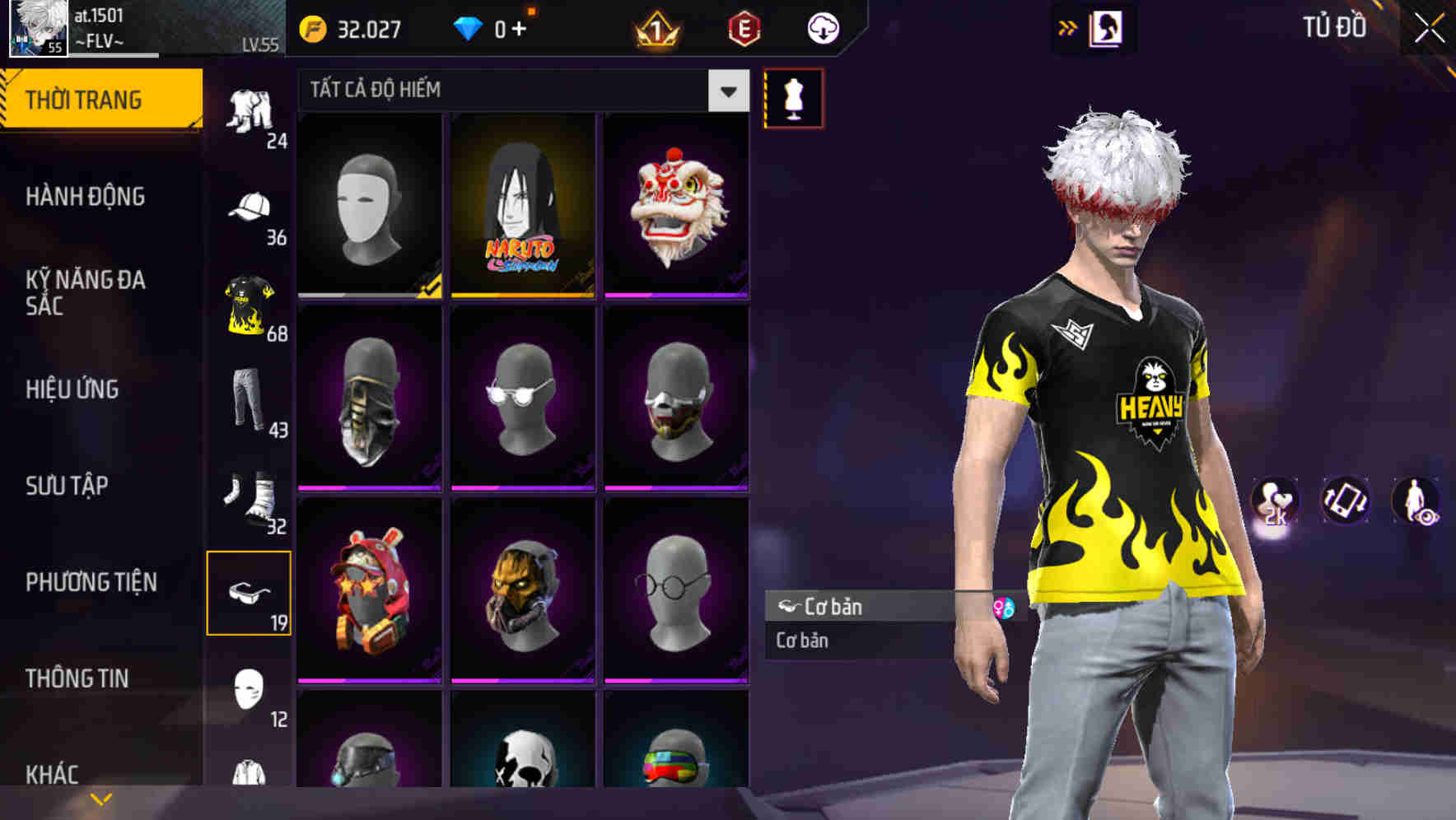The image size is (1456, 820).
Task: Toggle the gender switch on the Cơ bản item
Action: click(x=1004, y=607)
